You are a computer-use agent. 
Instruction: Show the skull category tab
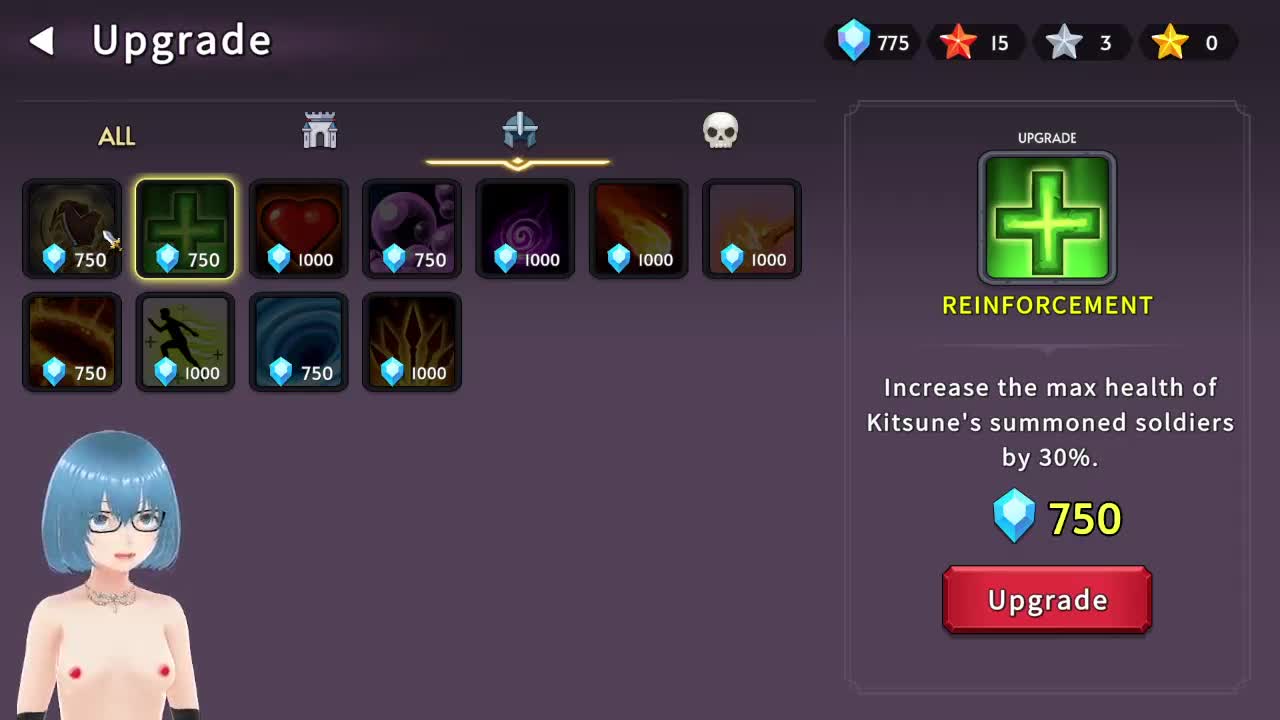(720, 131)
